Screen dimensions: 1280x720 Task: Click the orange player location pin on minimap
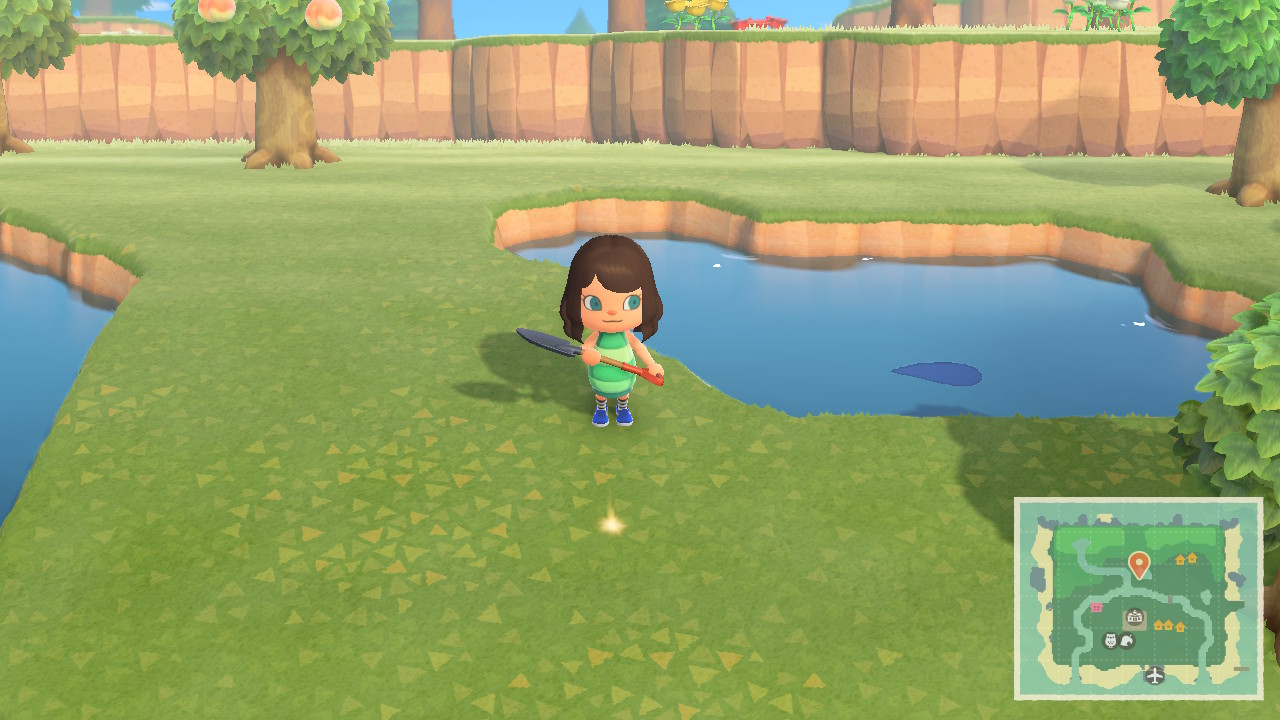pos(1138,565)
